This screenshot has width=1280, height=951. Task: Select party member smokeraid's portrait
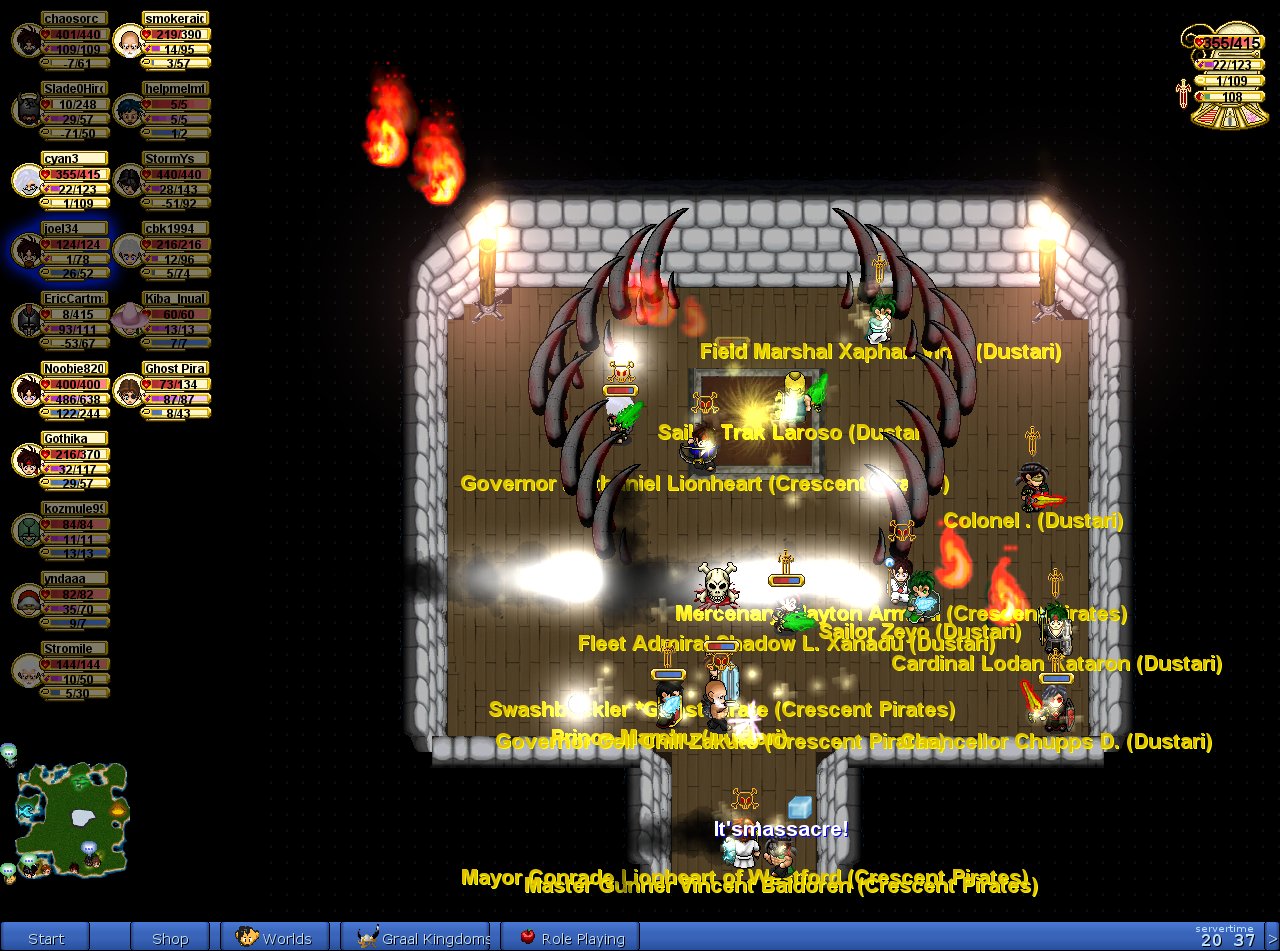[127, 40]
